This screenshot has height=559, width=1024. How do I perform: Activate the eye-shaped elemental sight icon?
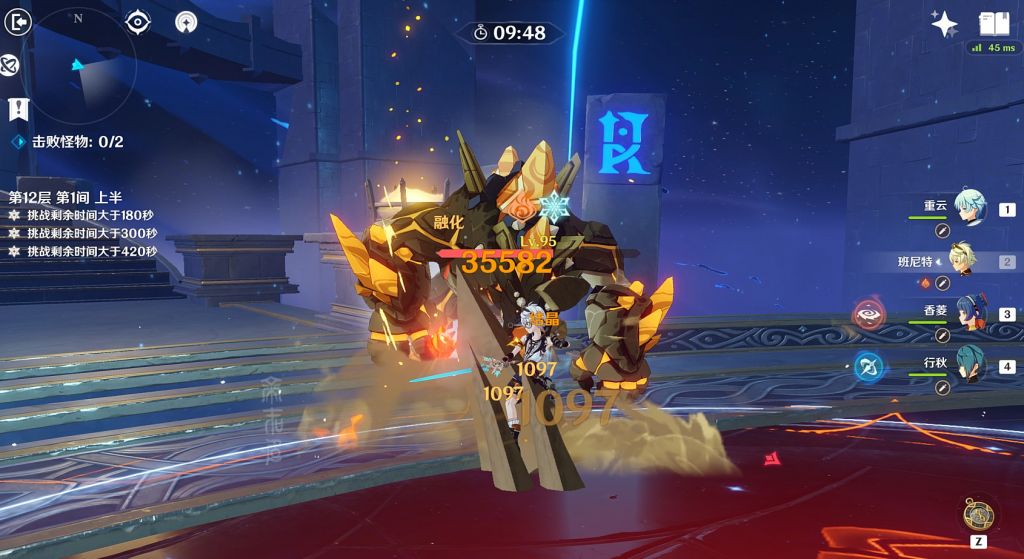pyautogui.click(x=138, y=21)
